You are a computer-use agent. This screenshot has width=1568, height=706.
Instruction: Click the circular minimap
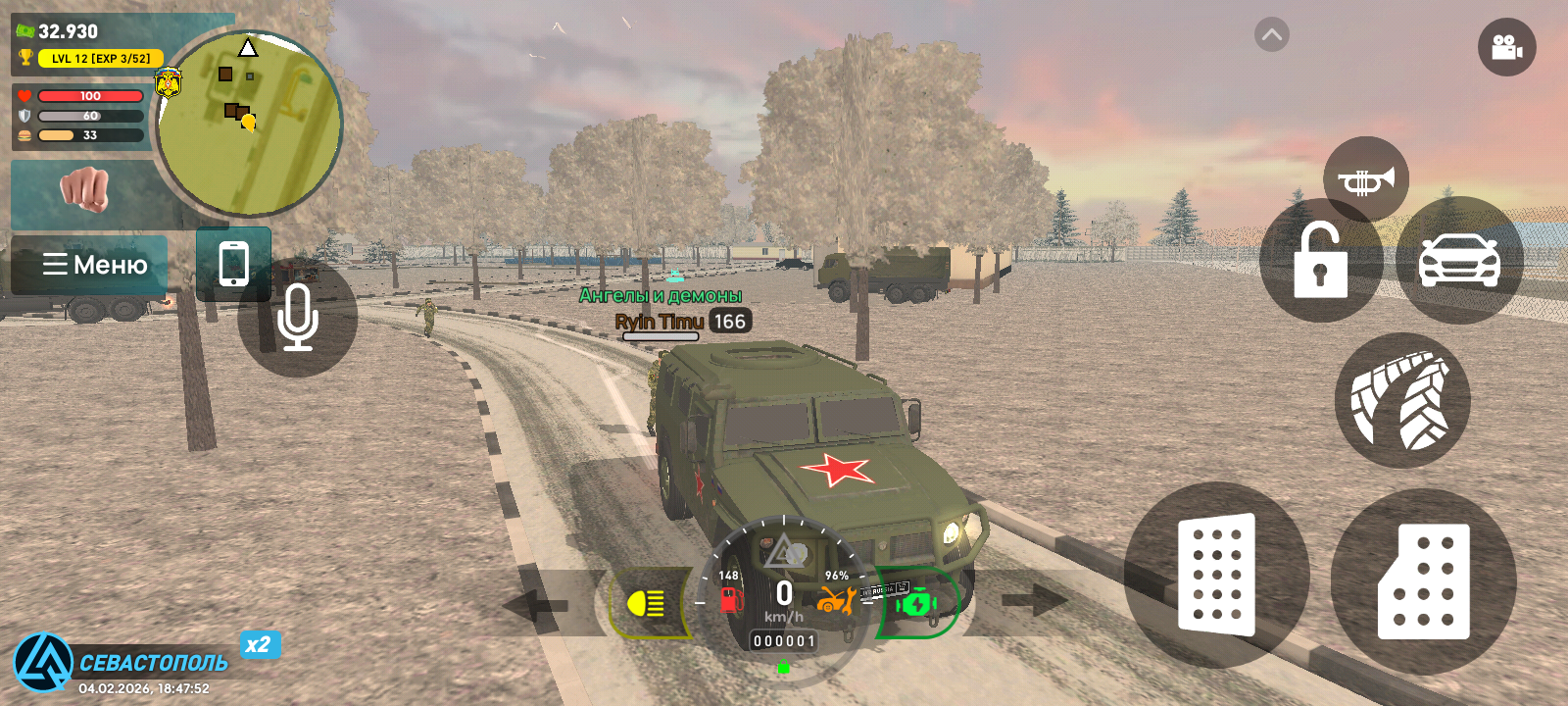[249, 125]
